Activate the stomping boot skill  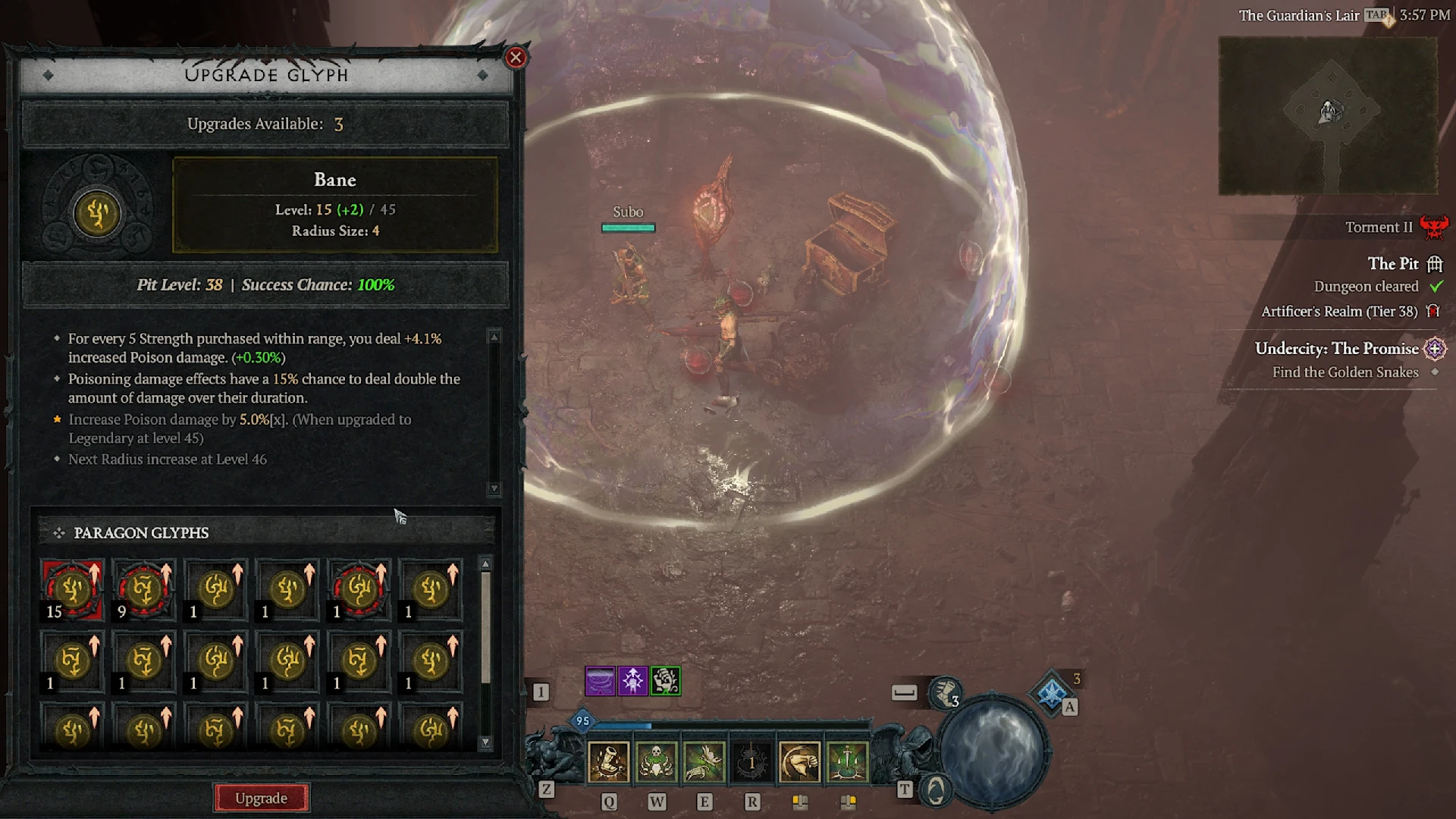[x=609, y=761]
